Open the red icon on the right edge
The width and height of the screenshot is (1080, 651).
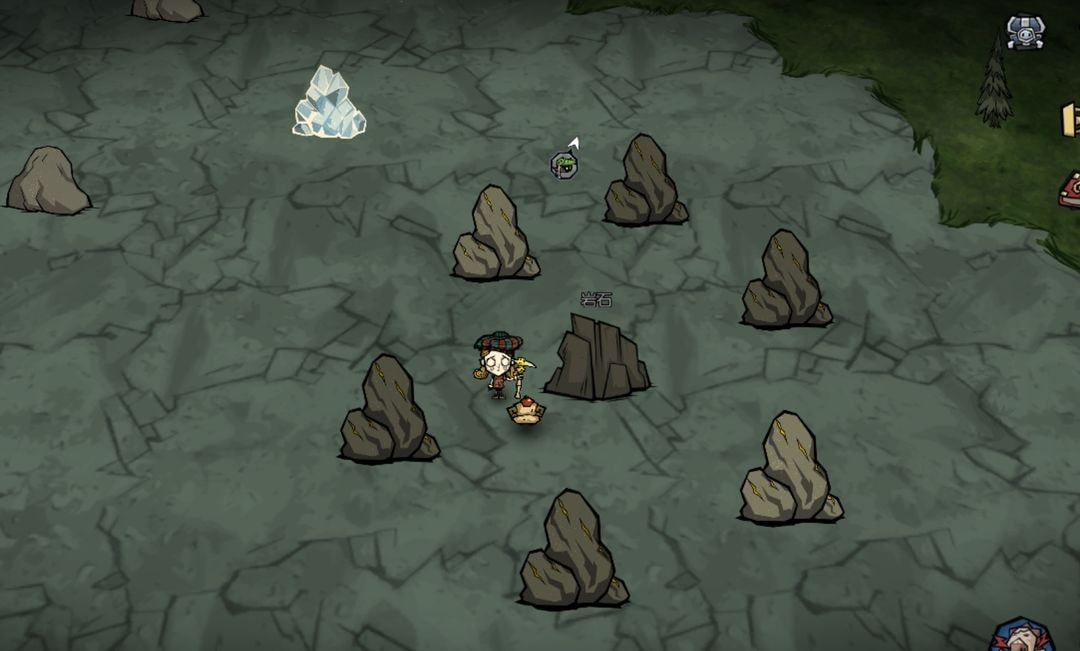tap(1069, 189)
